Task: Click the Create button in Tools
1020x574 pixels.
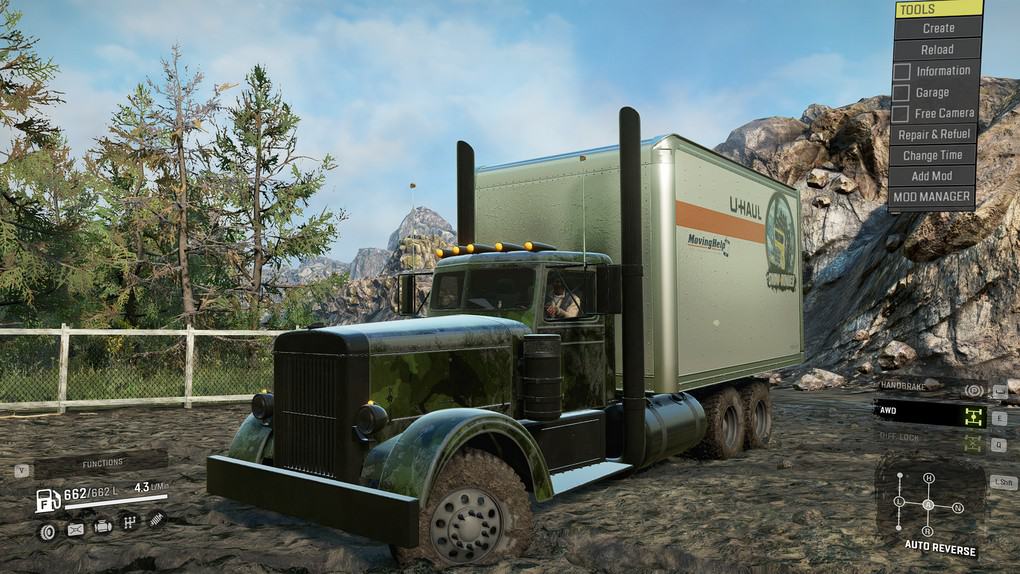Action: [938, 28]
